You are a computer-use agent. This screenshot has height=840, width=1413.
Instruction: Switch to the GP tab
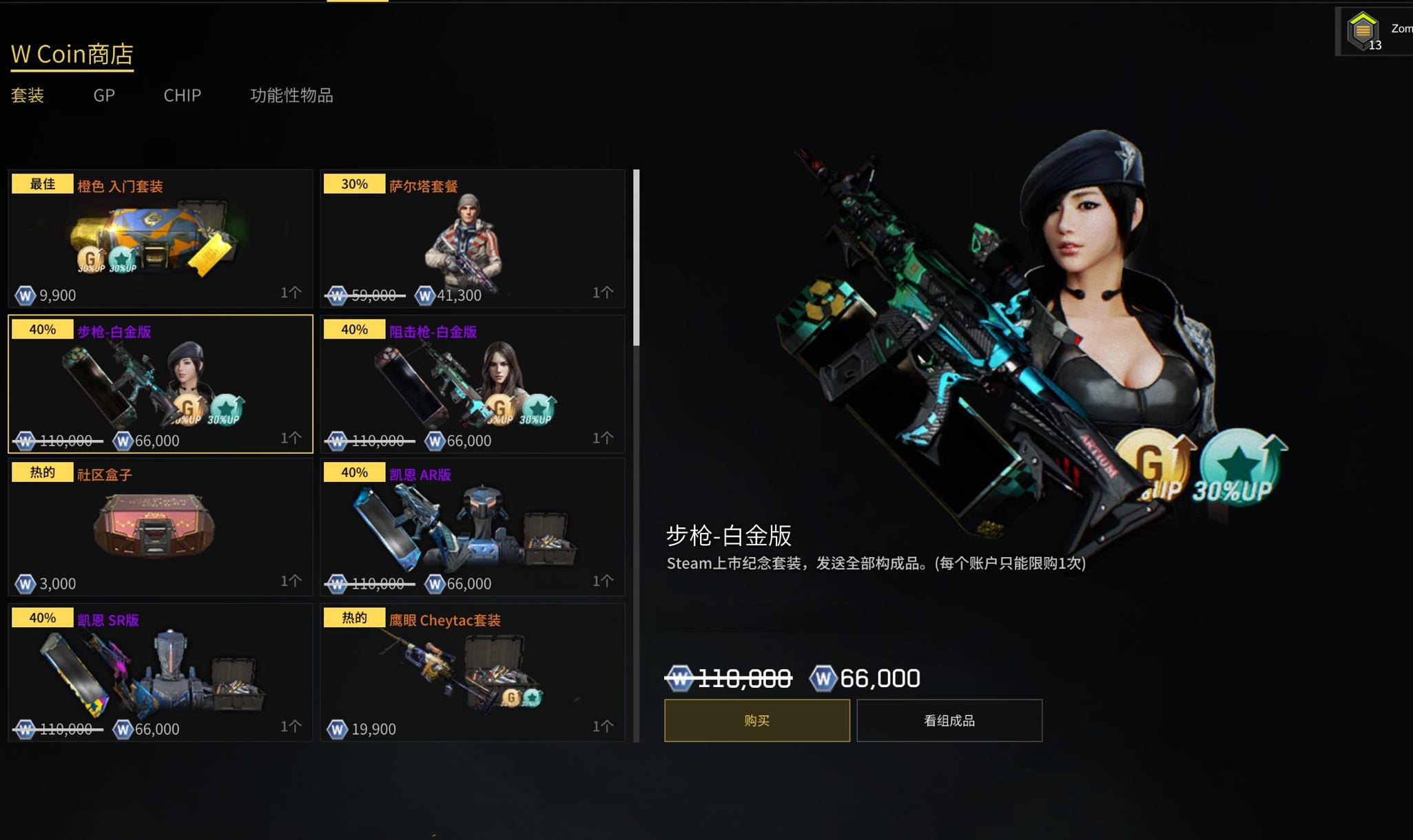point(103,96)
